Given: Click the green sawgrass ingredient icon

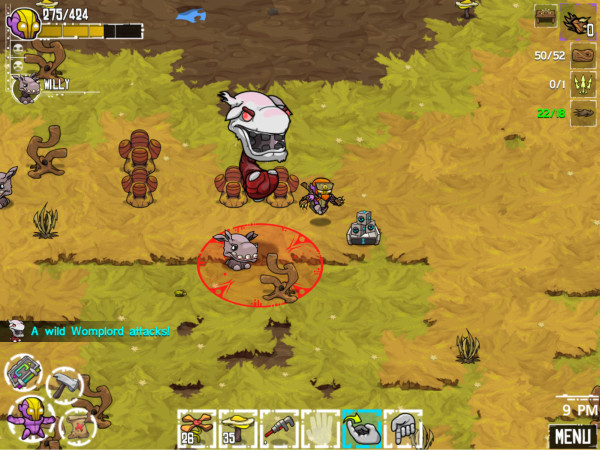Looking at the screenshot, I should point(583,85).
